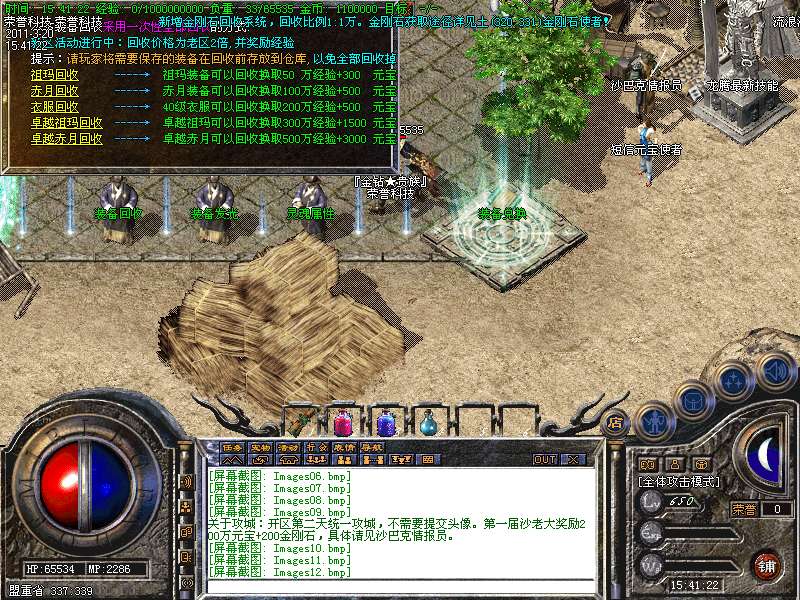800x600 pixels.
Task: Select the 赤月回收 recycle option
Action: [x=54, y=90]
